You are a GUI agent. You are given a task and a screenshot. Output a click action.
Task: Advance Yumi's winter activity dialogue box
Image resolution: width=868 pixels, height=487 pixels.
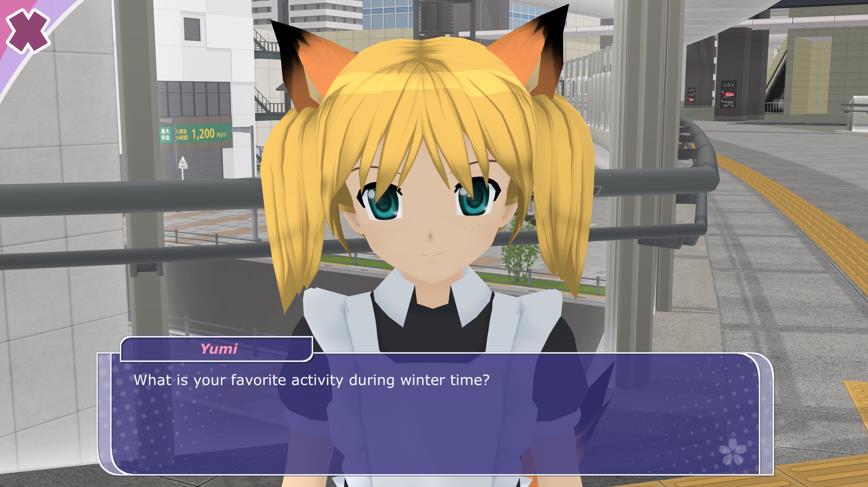point(435,413)
